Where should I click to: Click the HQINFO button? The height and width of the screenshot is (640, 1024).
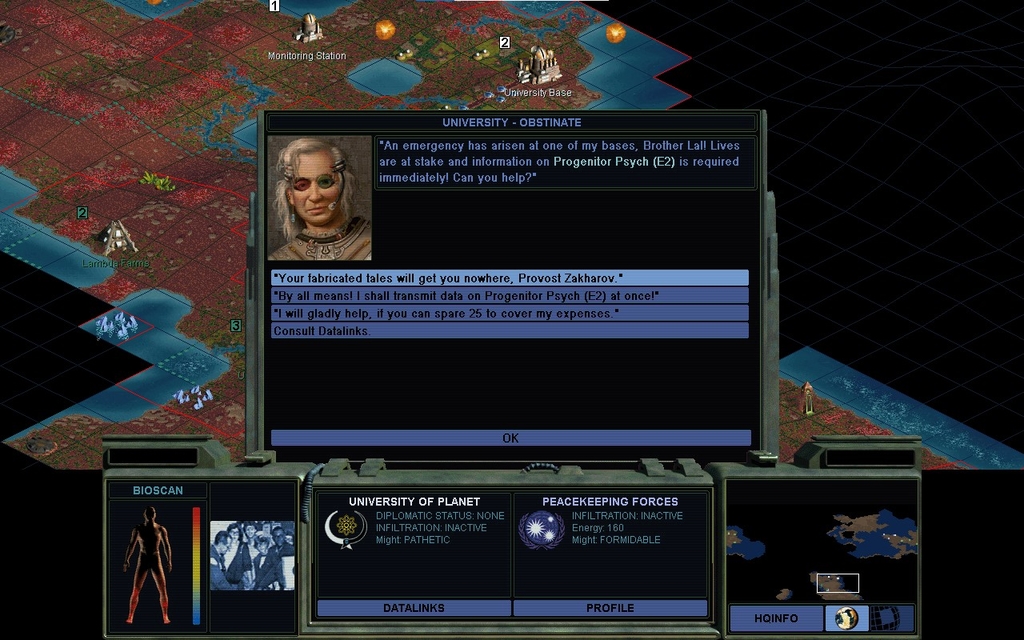pos(775,618)
